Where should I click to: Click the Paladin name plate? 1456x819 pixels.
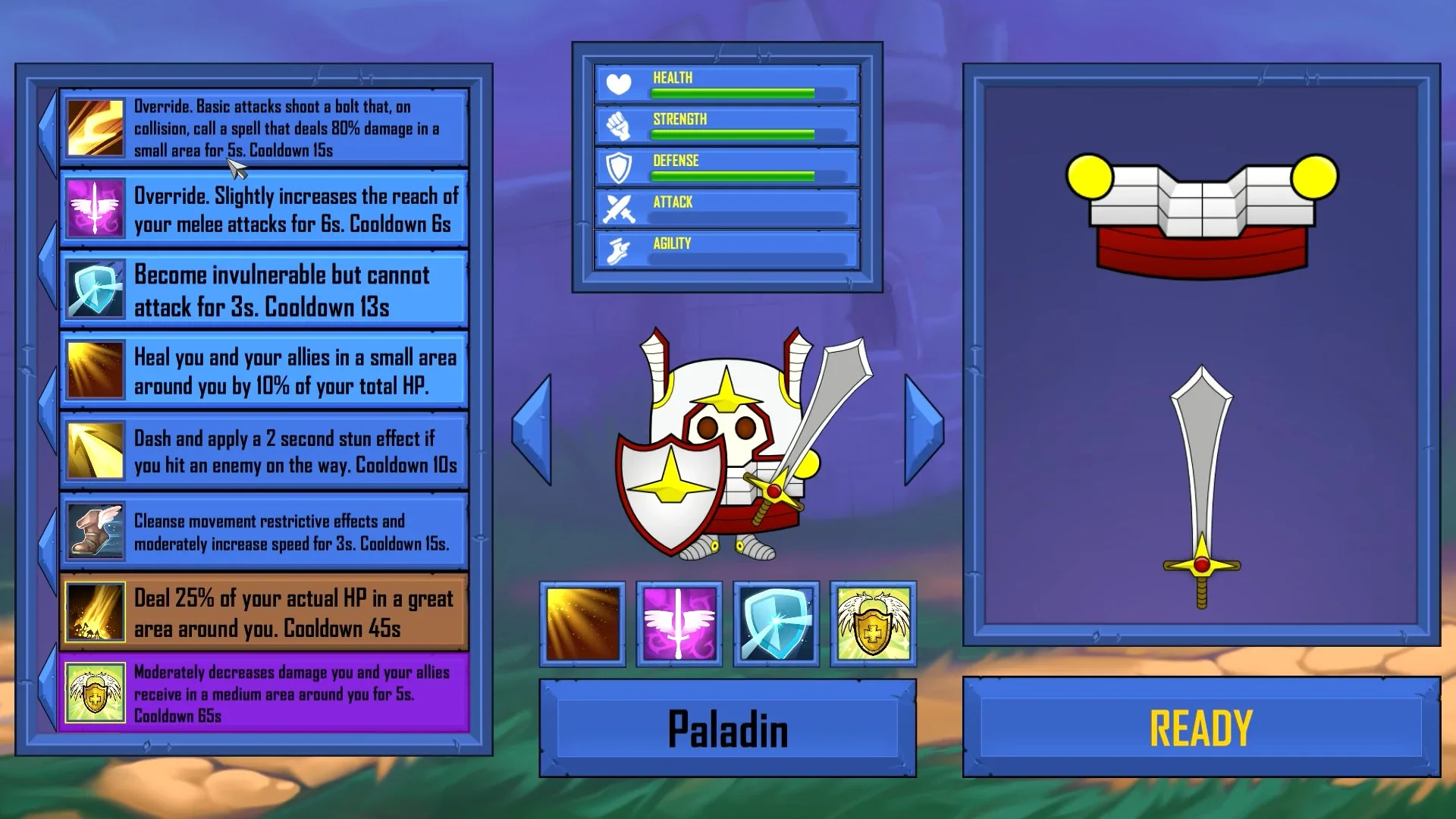(x=730, y=730)
